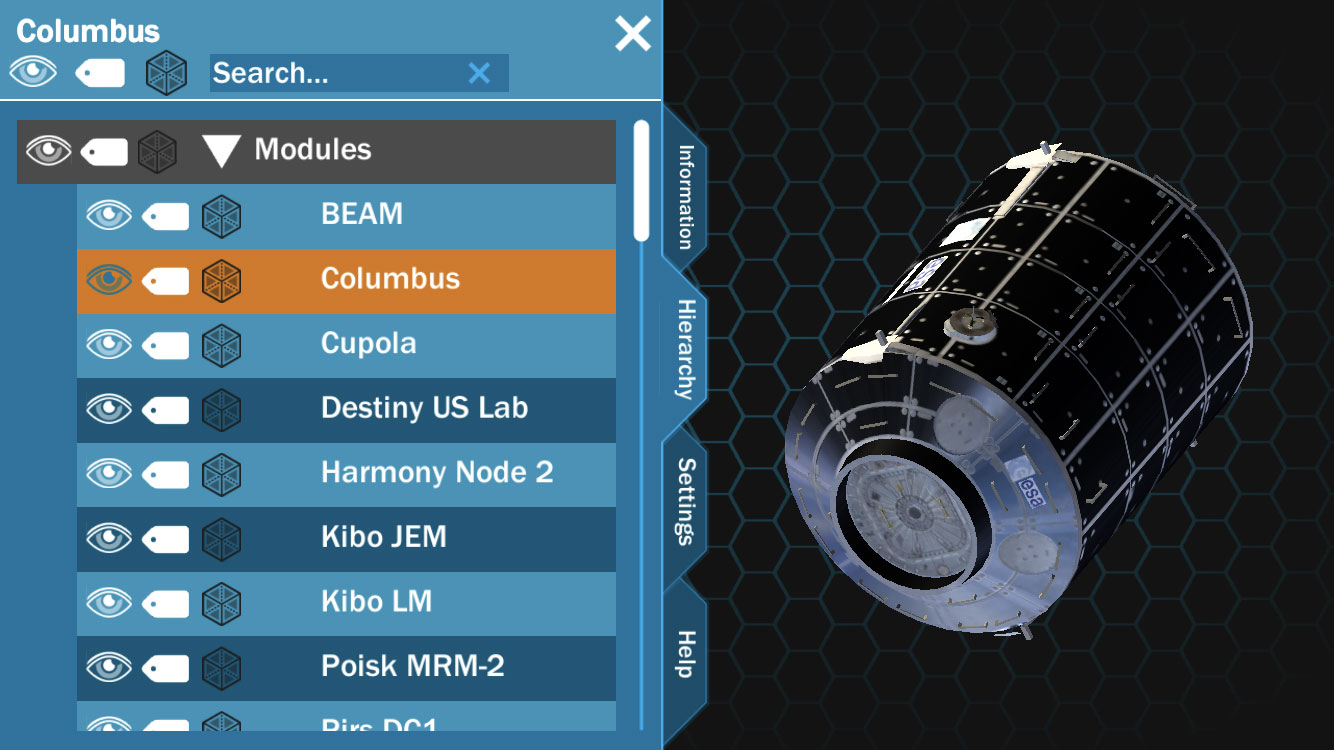This screenshot has width=1334, height=750.
Task: Toggle the Cupola label tag icon
Action: click(x=166, y=344)
